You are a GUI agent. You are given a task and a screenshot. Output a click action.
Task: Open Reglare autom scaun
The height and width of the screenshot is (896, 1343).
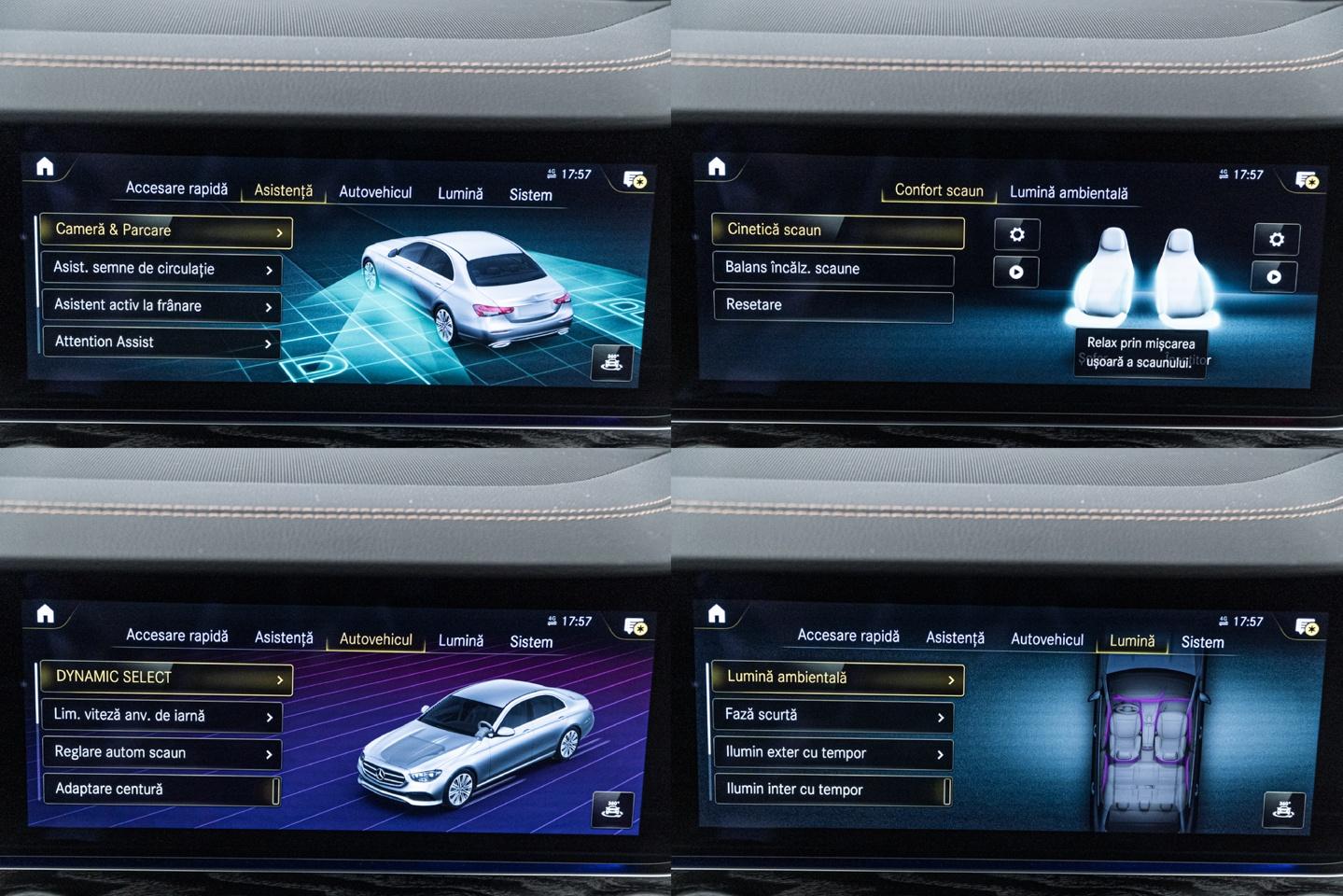pos(161,753)
